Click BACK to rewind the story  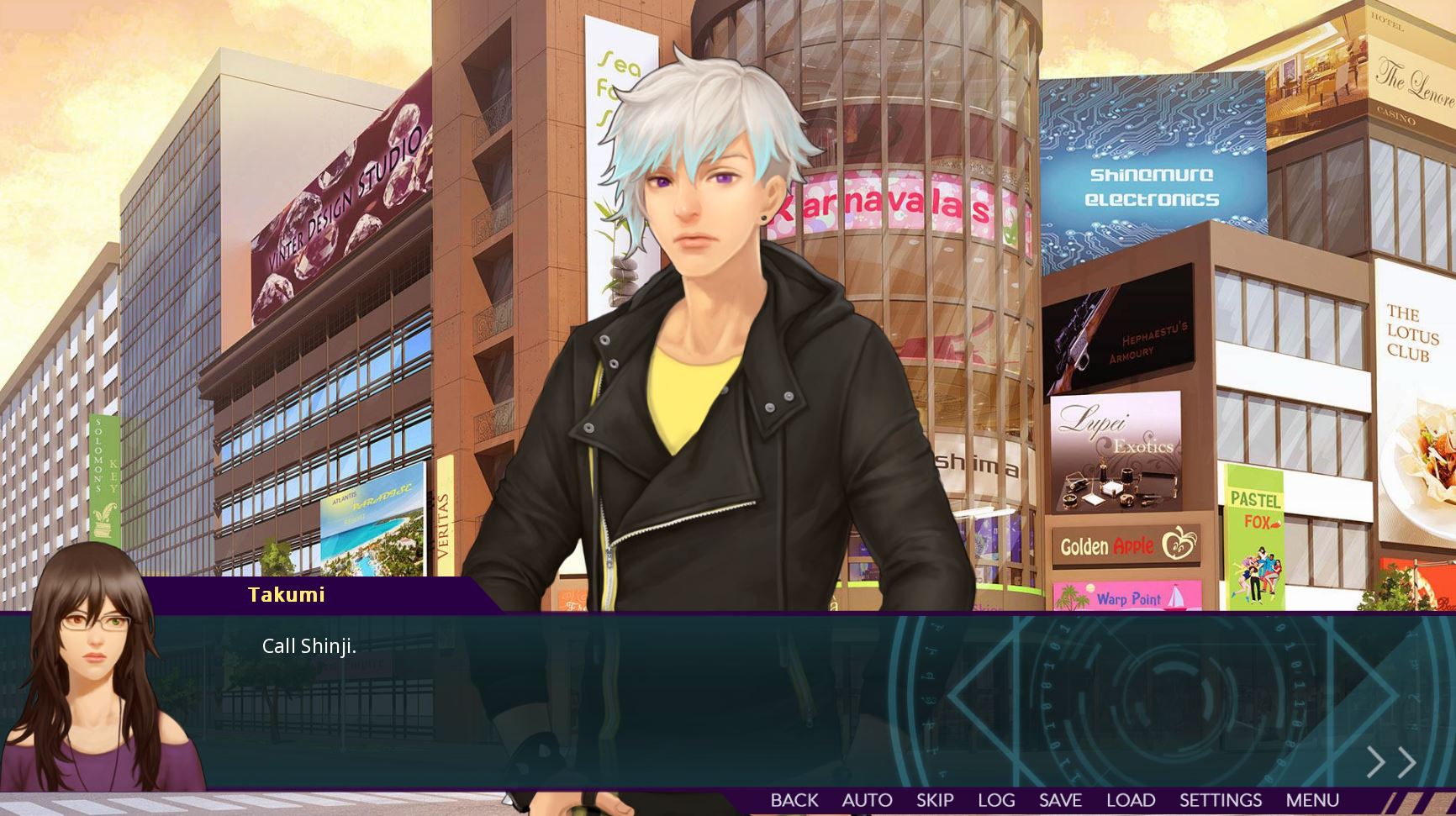(x=794, y=799)
